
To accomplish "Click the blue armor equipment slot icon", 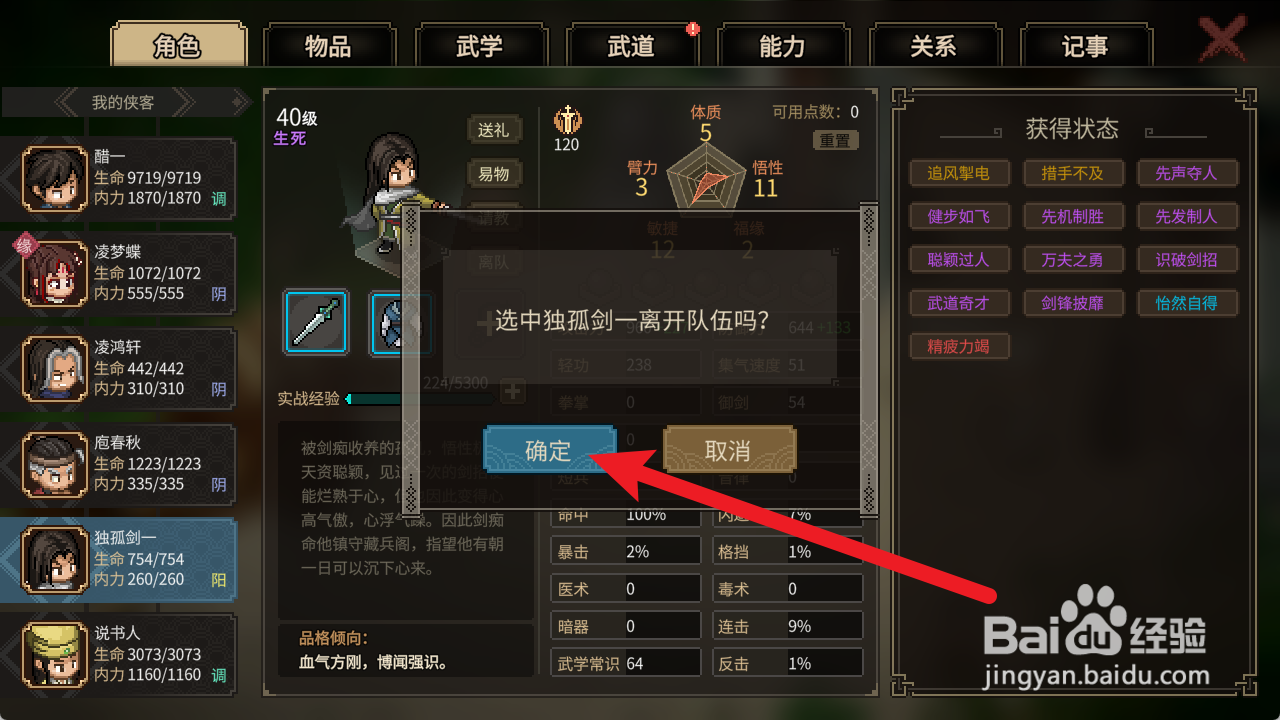I will [400, 324].
